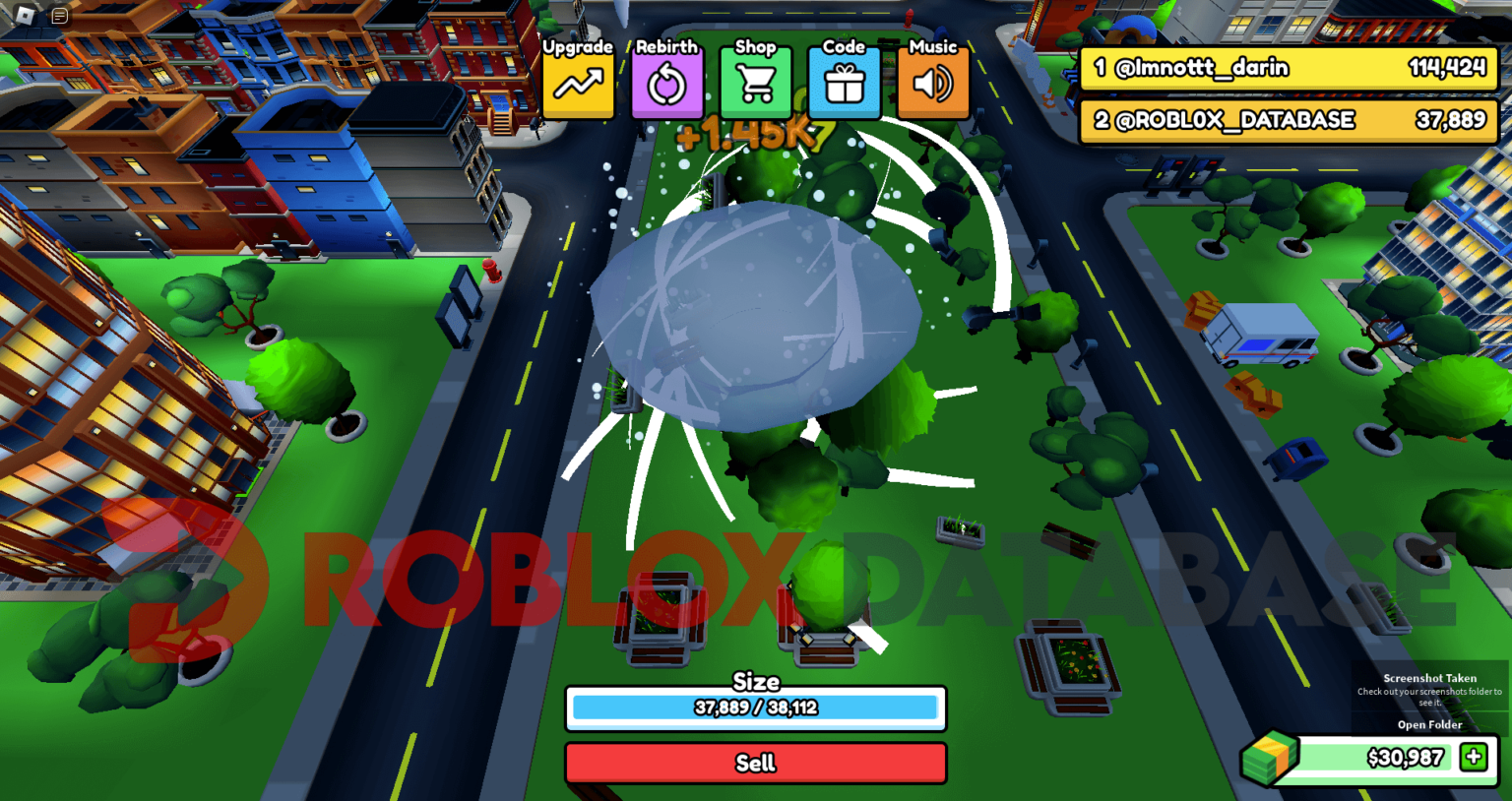This screenshot has width=1512, height=801.
Task: Click the cash stack icon near money bar
Action: 1270,758
